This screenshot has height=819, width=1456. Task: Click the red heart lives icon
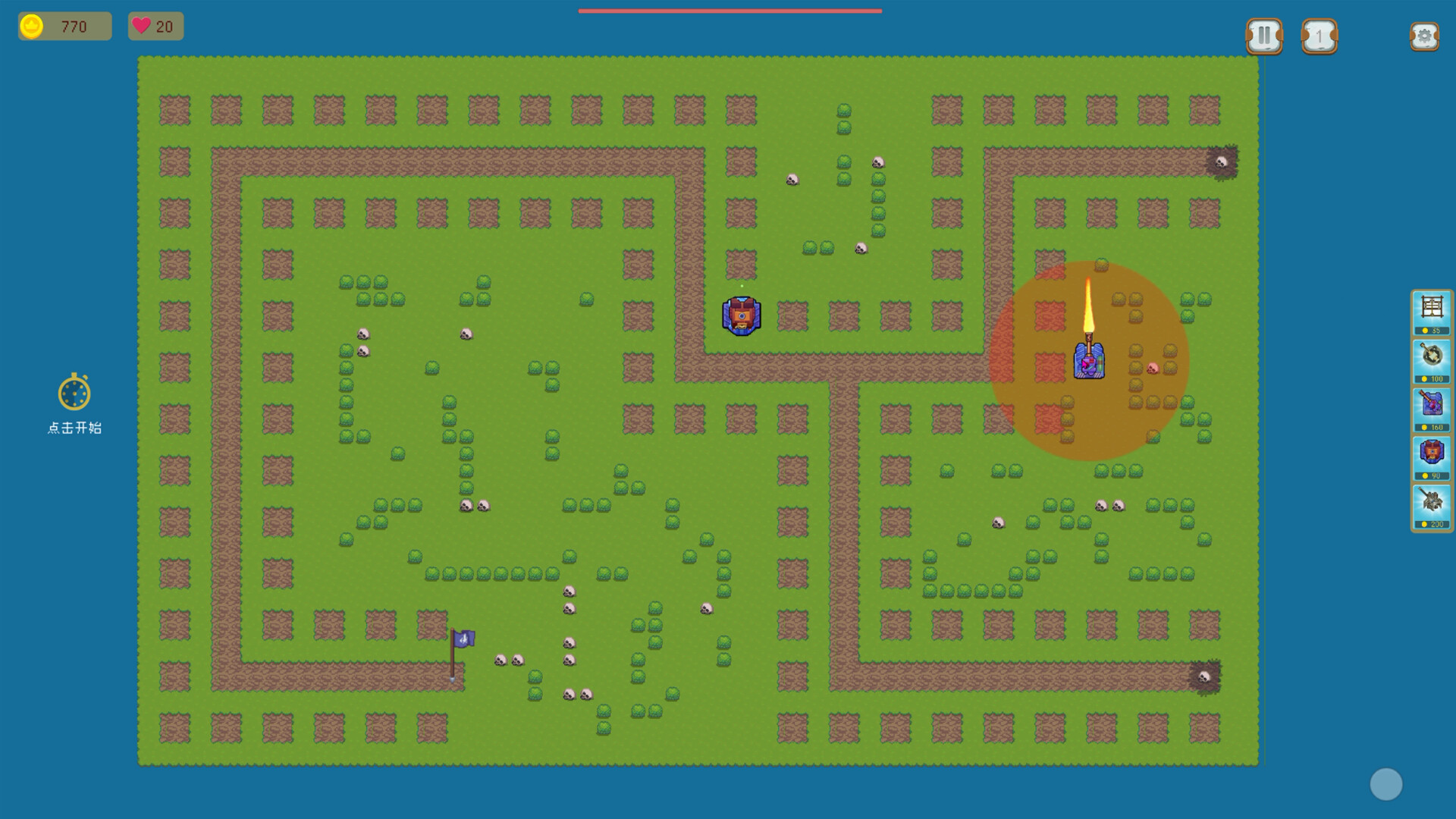tap(141, 27)
